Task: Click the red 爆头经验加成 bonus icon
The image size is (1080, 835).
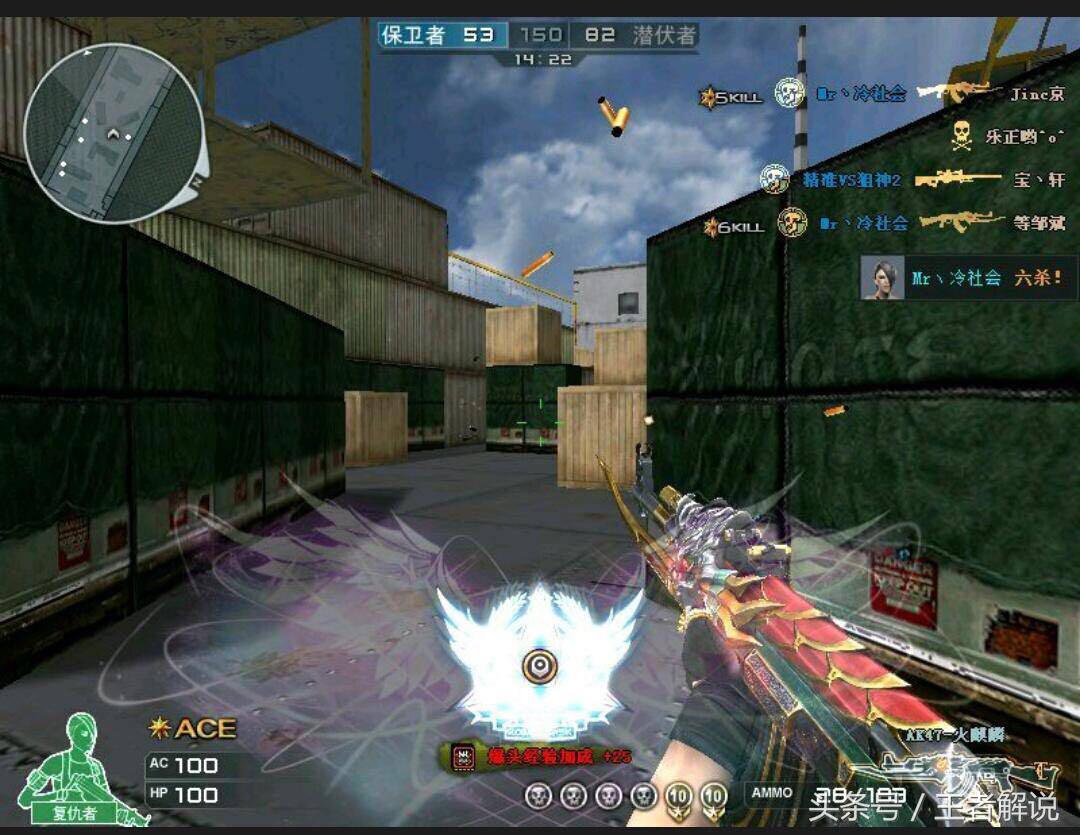Action: pyautogui.click(x=462, y=756)
